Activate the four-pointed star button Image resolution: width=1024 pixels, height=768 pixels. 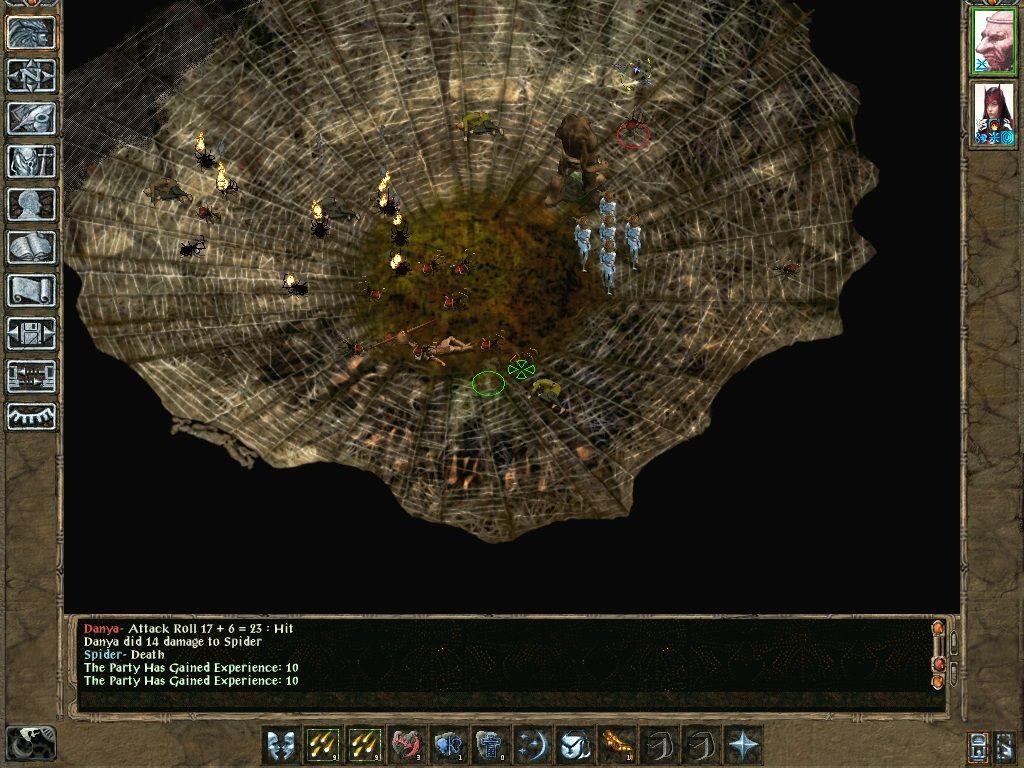pyautogui.click(x=743, y=745)
